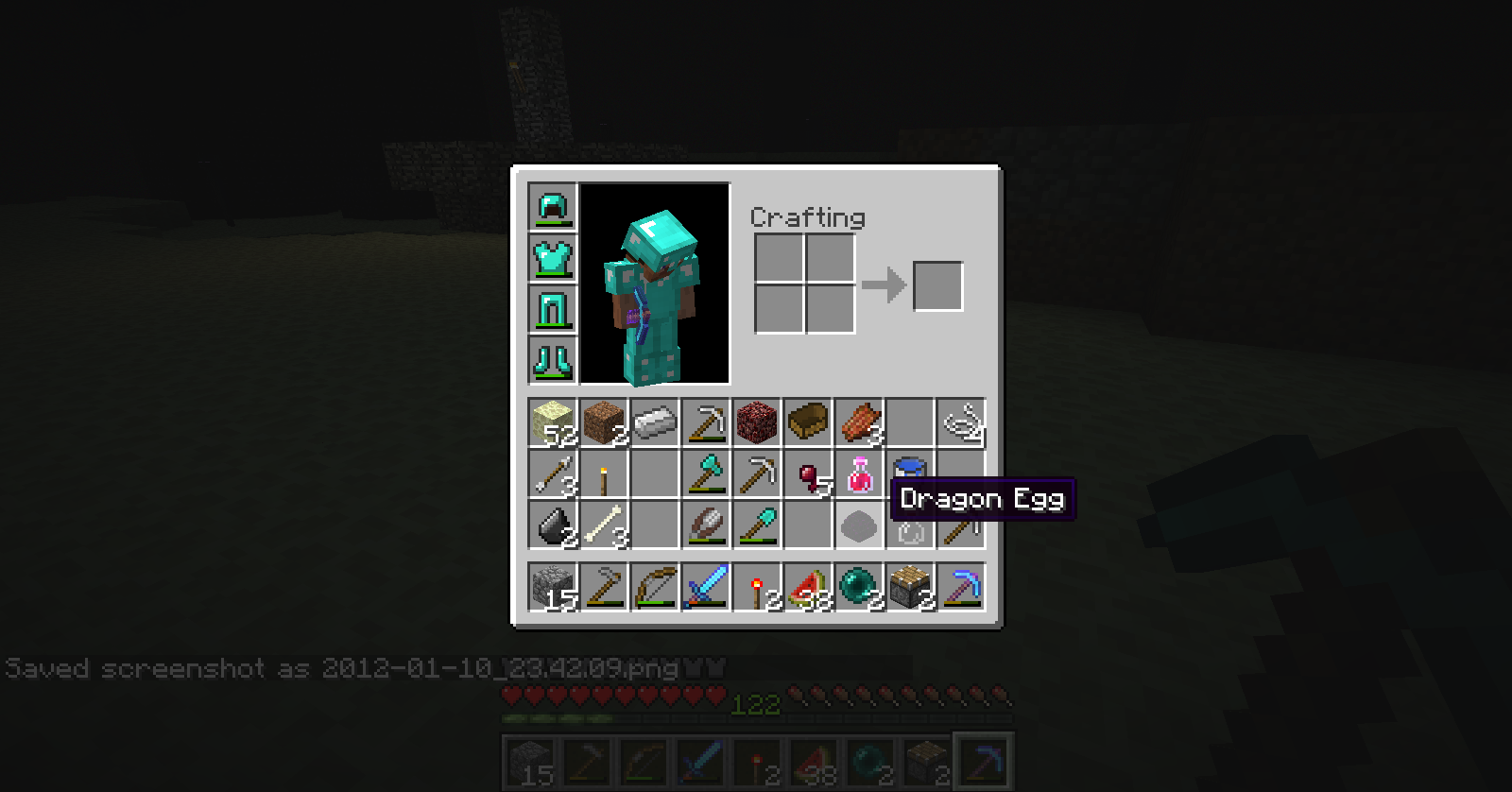This screenshot has height=792, width=1512.
Task: Pick up the bow from the hotbar
Action: click(655, 587)
